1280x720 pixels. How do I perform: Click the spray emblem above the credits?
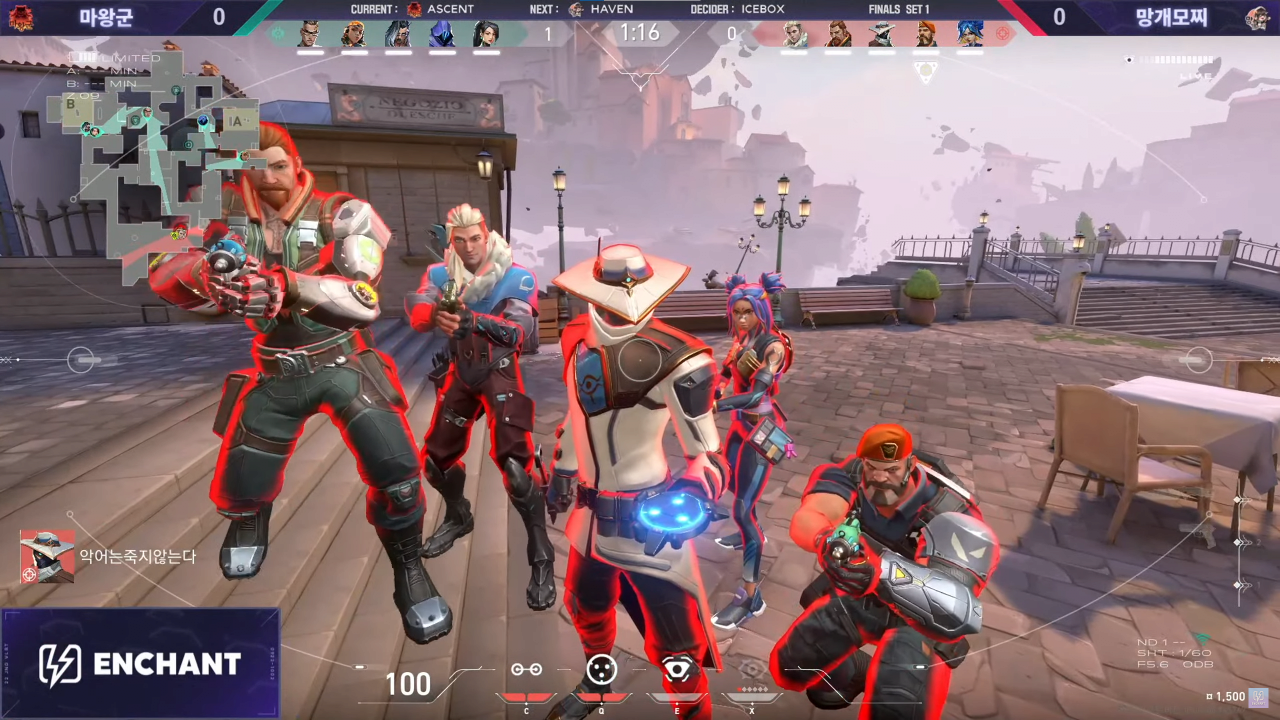[1258, 697]
